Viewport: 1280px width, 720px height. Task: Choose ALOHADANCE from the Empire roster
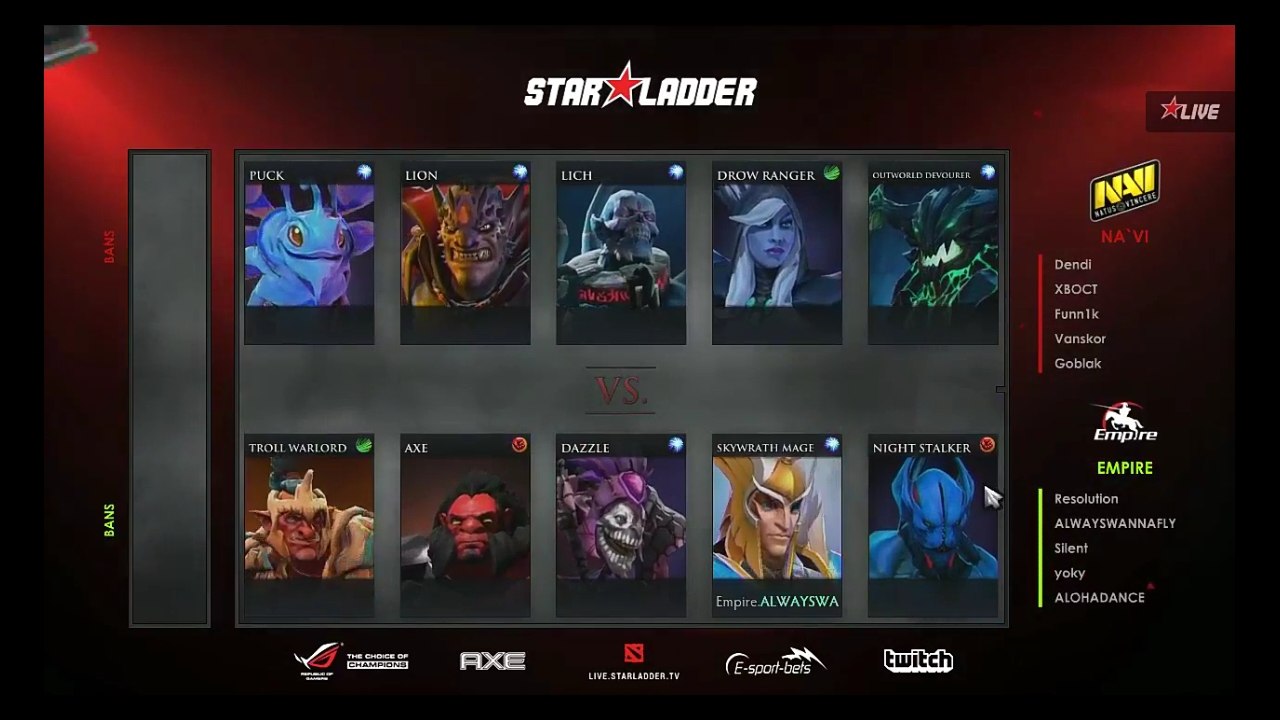click(1099, 598)
